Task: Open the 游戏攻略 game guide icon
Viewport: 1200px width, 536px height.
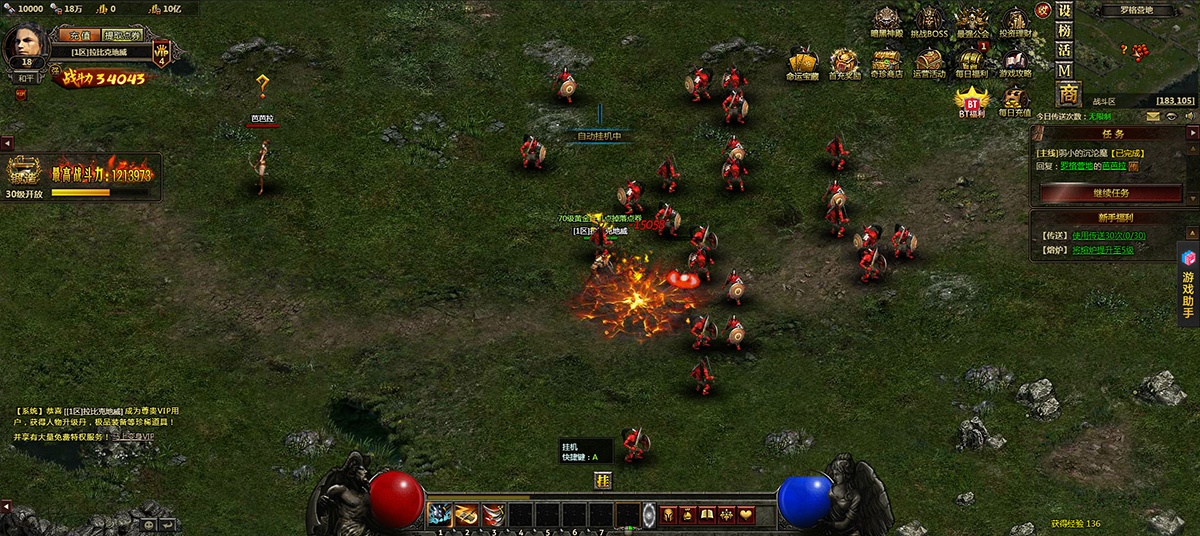Action: [1016, 62]
